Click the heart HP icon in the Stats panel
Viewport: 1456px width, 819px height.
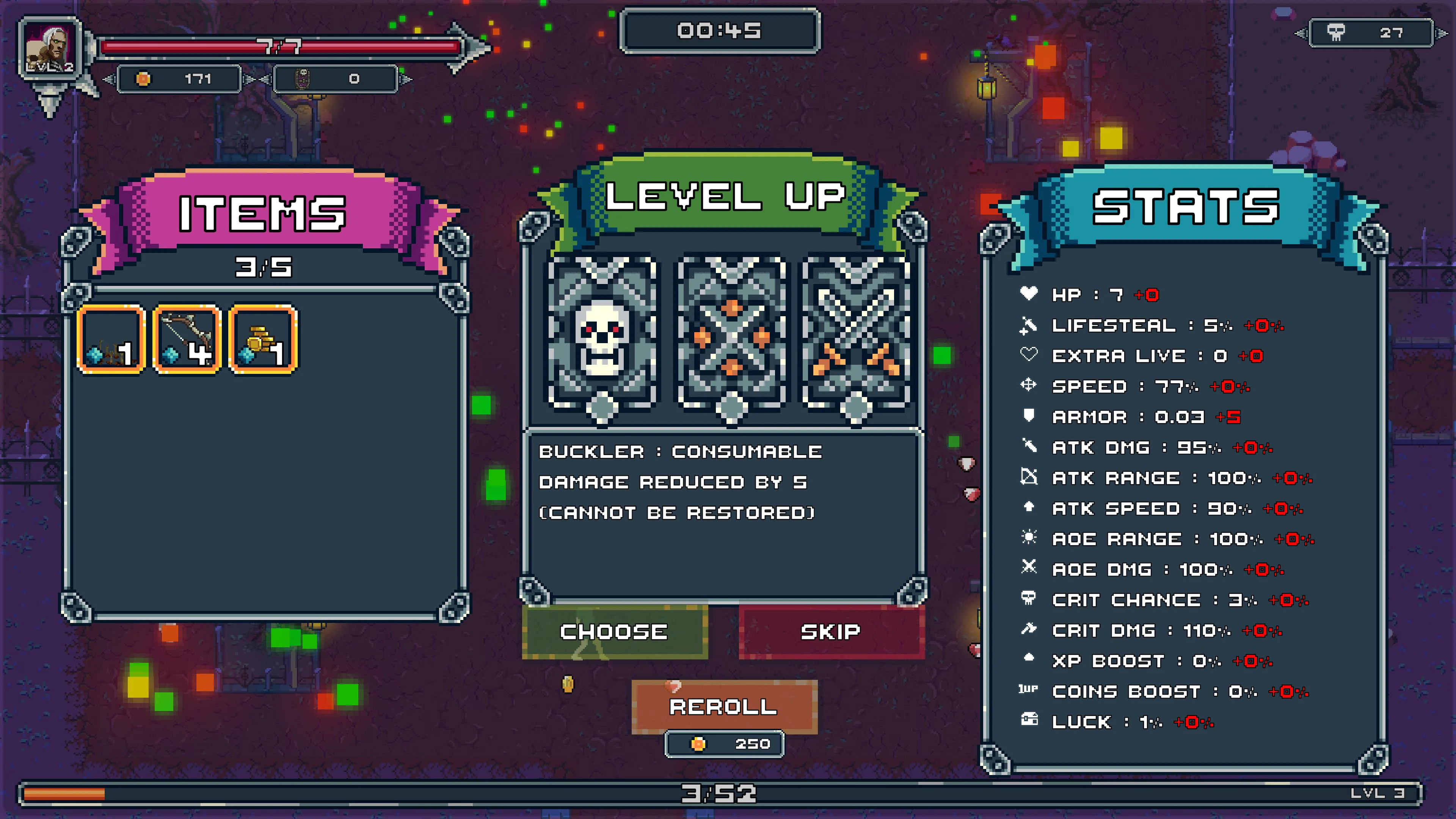pos(1029,294)
